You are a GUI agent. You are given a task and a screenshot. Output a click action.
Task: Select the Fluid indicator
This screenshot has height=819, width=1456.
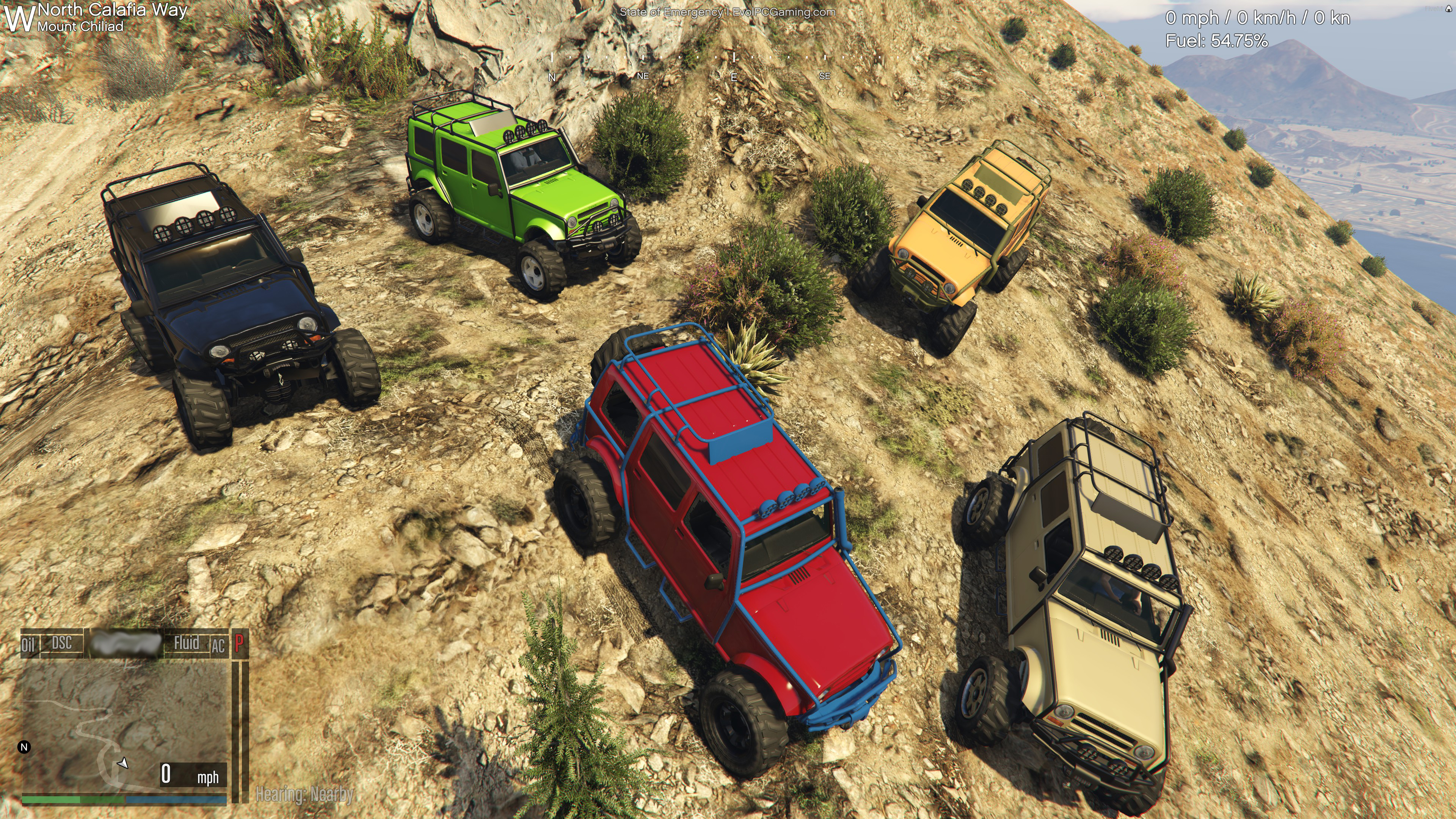pyautogui.click(x=187, y=643)
